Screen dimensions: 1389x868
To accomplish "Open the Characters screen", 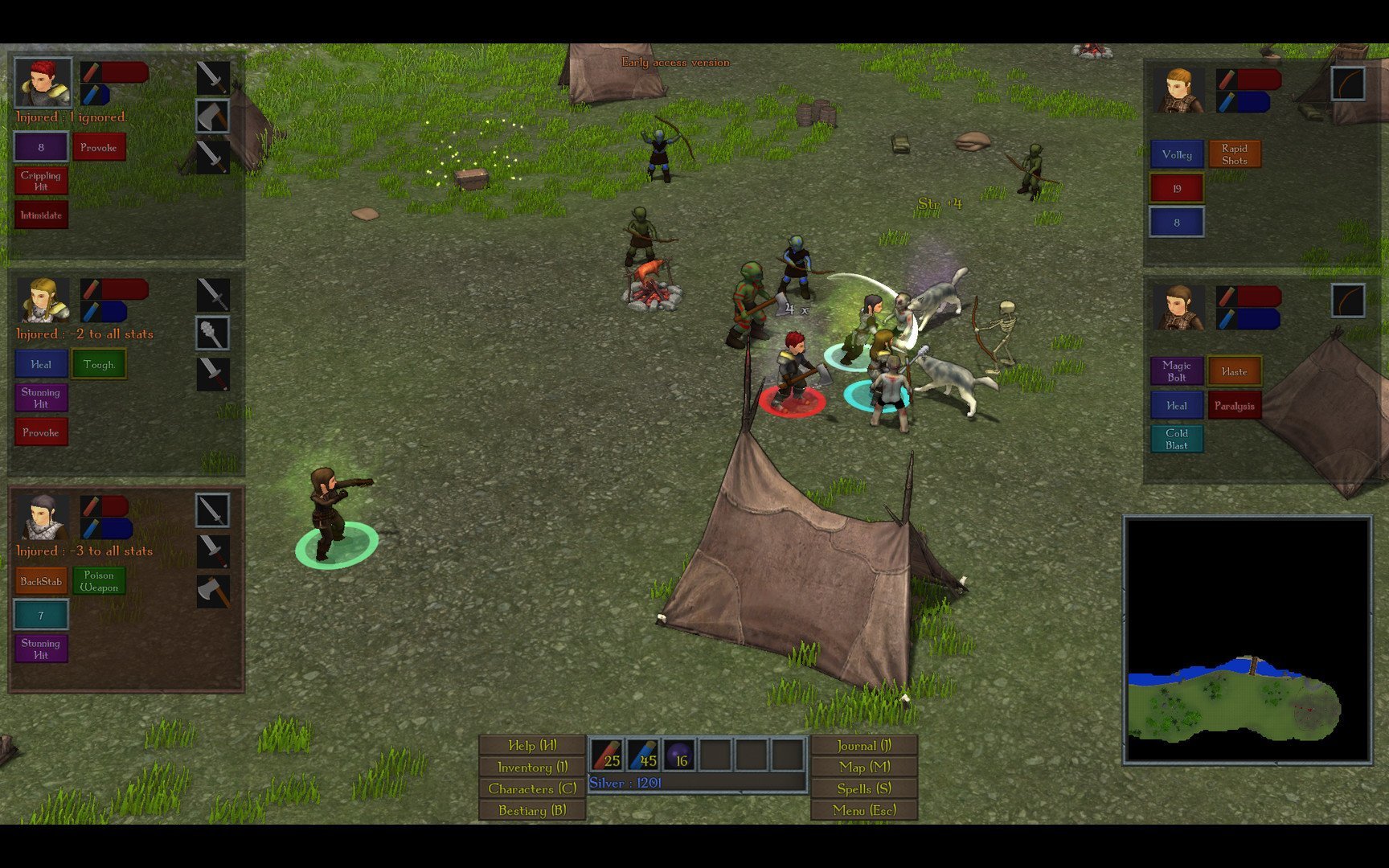I will (x=532, y=789).
